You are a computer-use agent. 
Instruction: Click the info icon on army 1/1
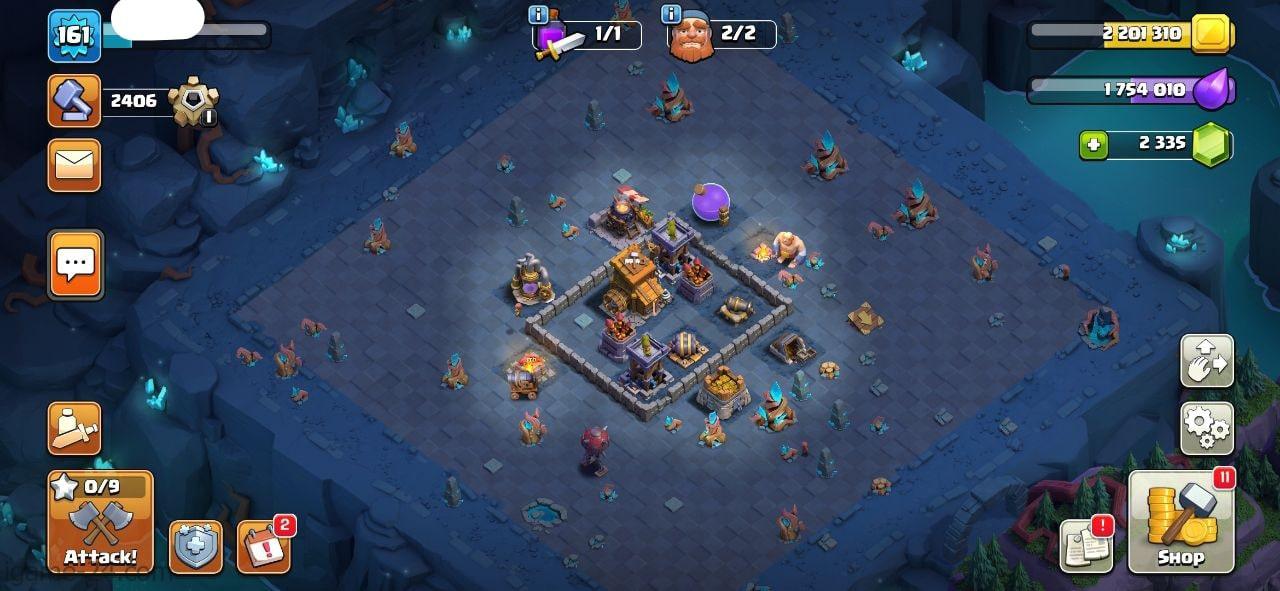tap(538, 14)
